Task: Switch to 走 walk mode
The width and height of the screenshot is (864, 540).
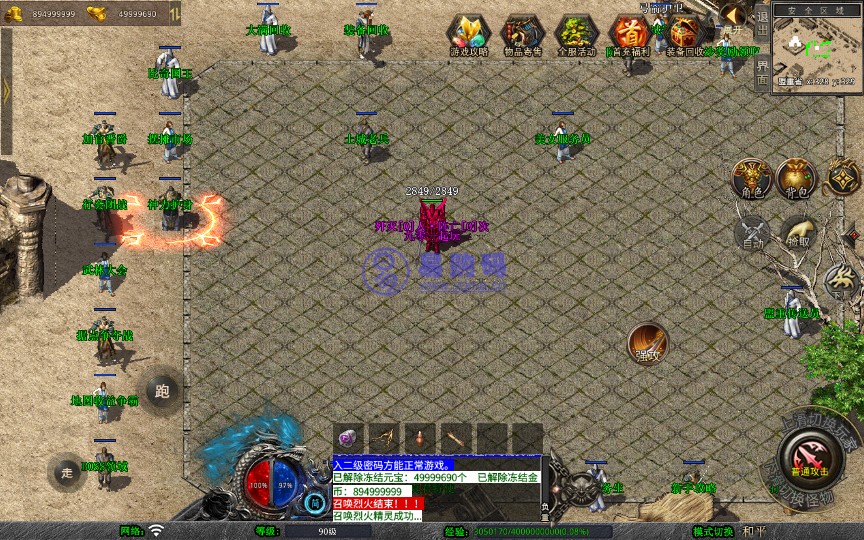Action: click(x=67, y=472)
